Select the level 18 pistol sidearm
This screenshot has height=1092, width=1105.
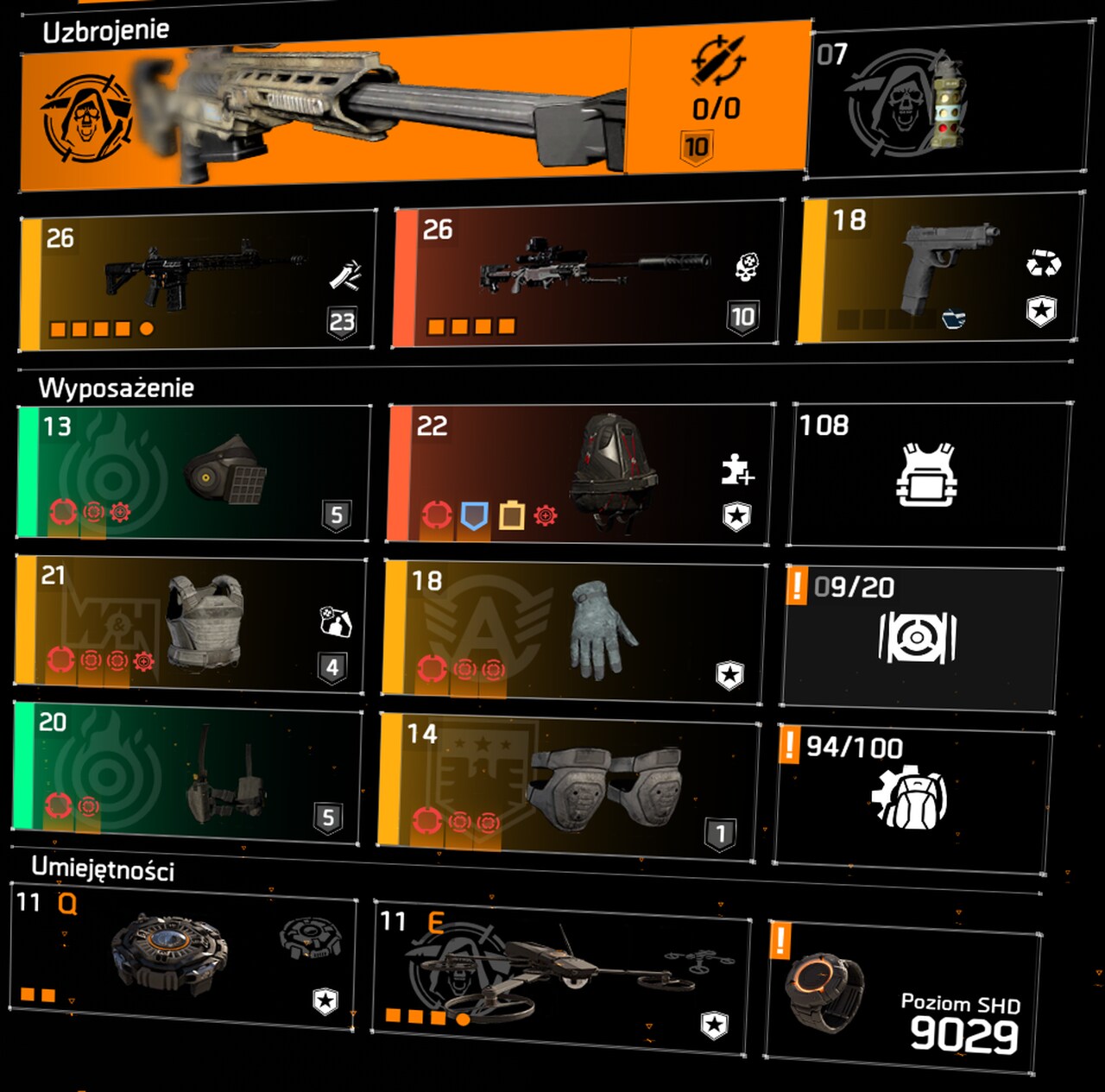[x=941, y=269]
